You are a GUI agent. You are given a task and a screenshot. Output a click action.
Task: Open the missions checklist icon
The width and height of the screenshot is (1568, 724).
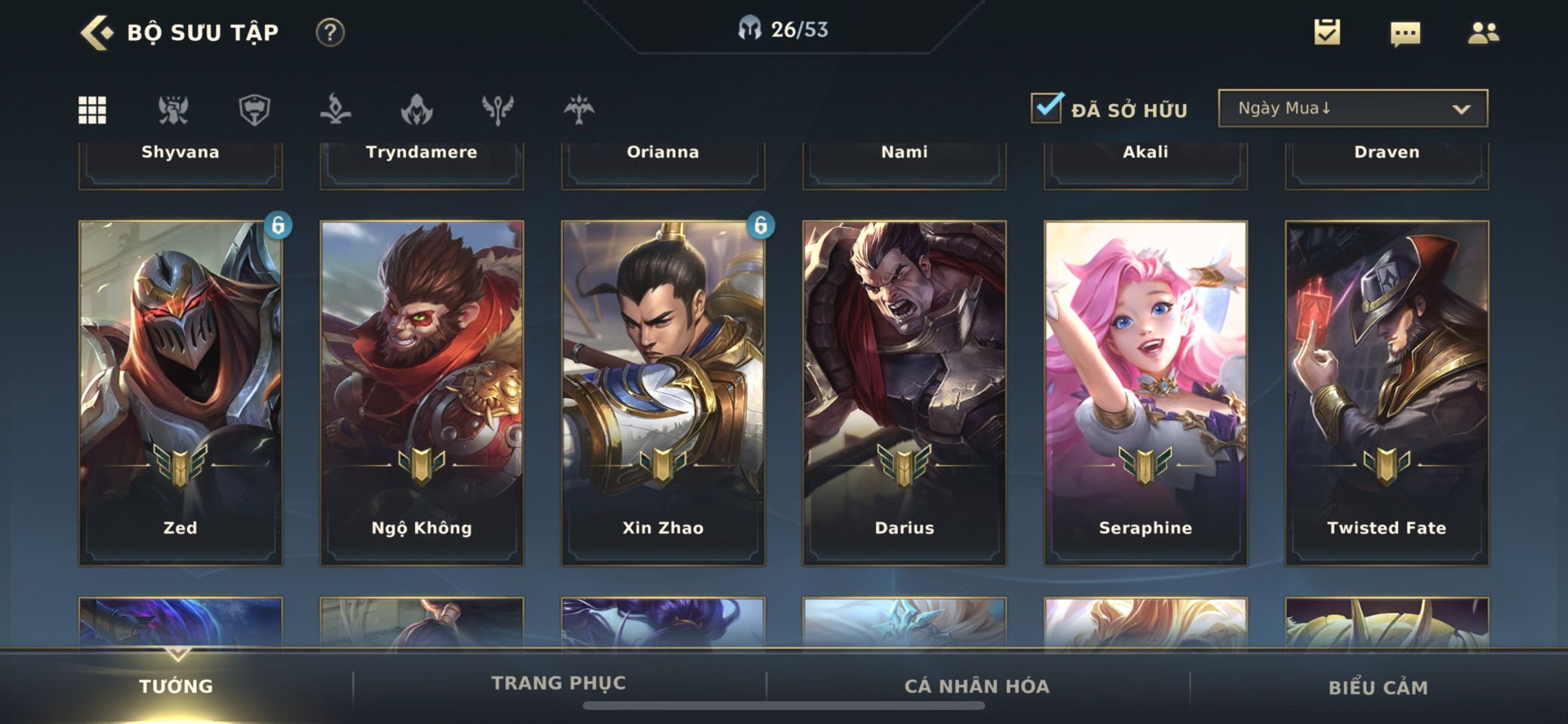[x=1327, y=32]
